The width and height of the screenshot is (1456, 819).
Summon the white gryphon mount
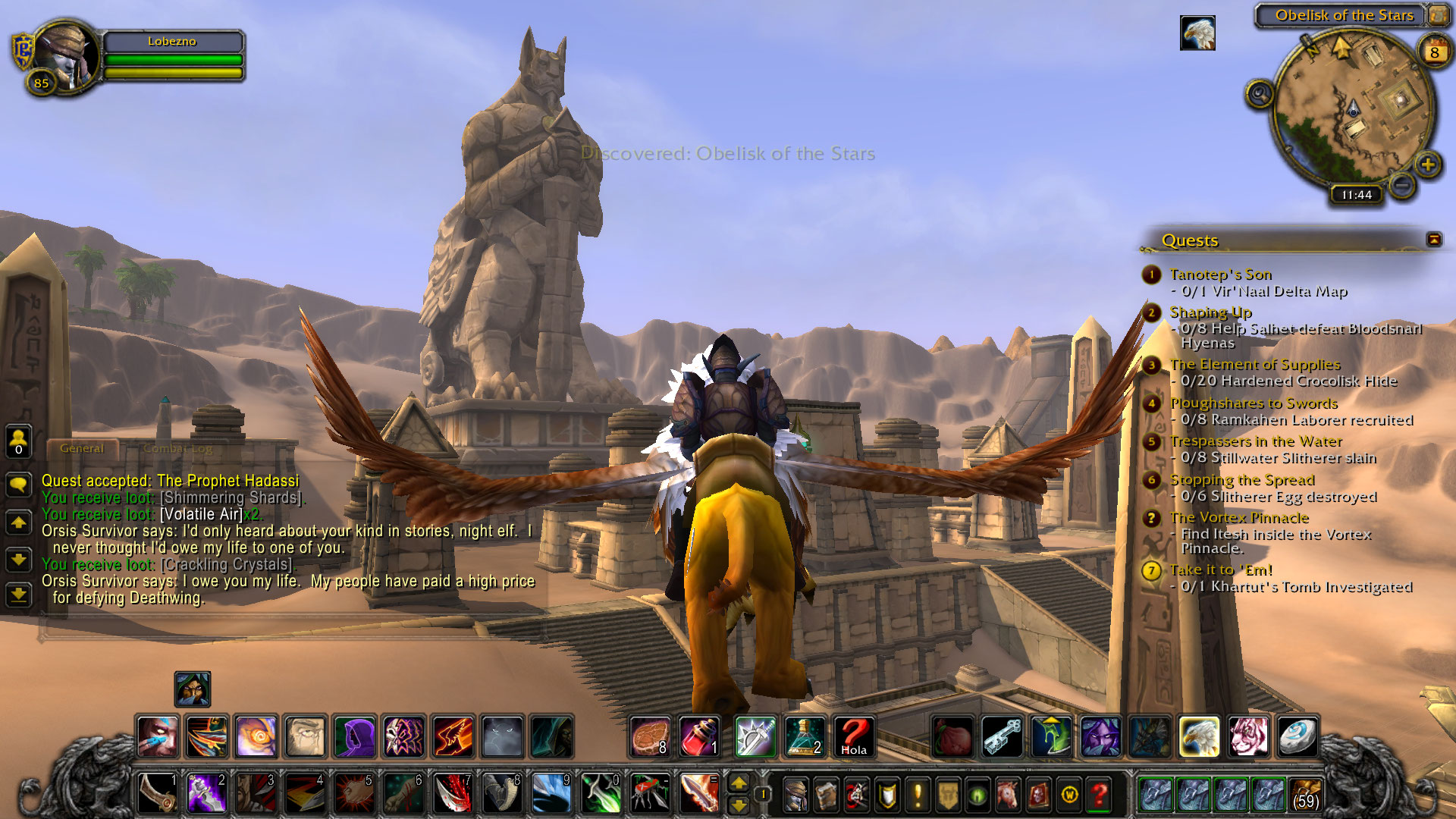click(1199, 736)
